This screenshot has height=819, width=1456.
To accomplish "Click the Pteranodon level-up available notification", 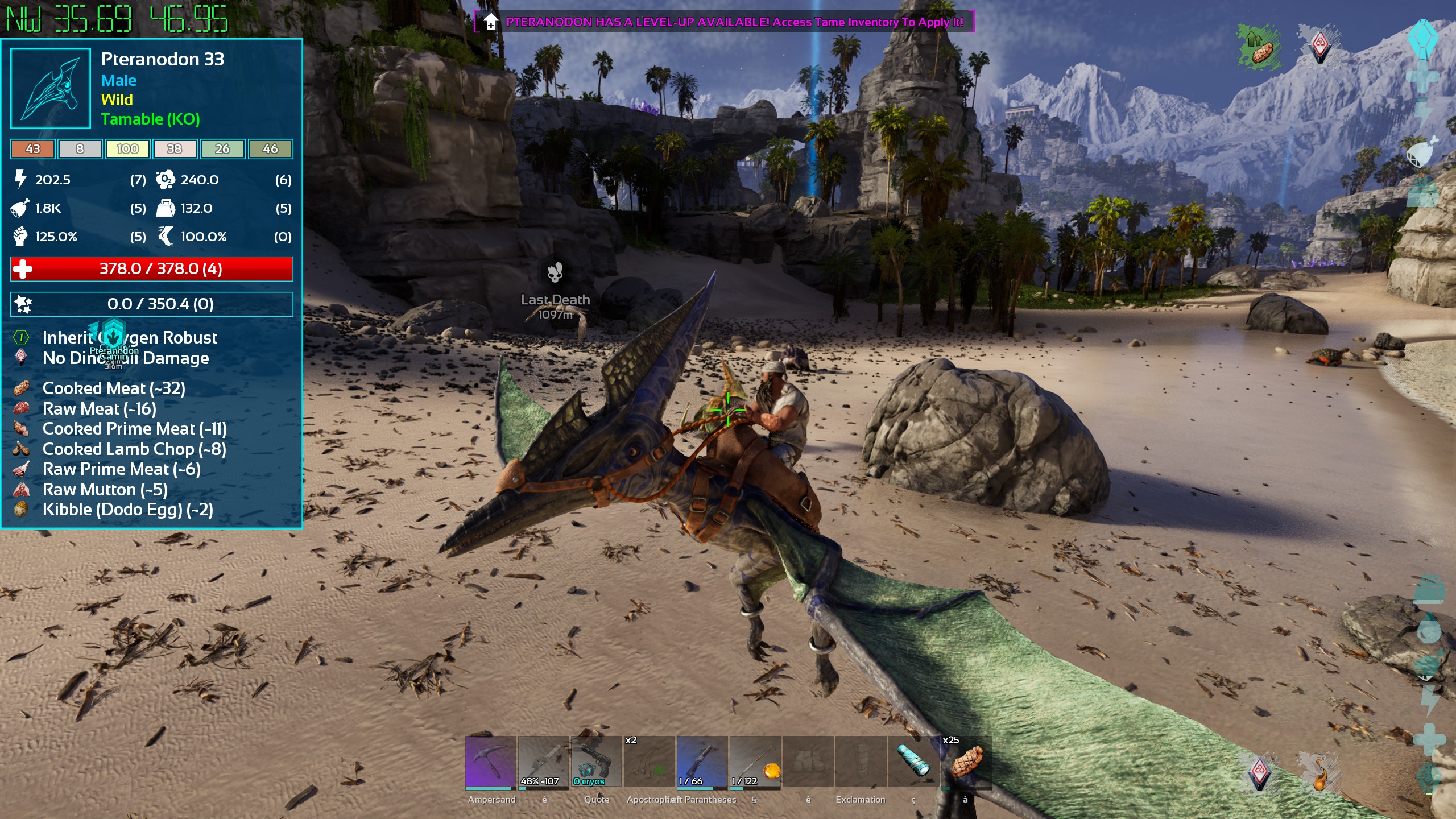I will click(x=724, y=22).
